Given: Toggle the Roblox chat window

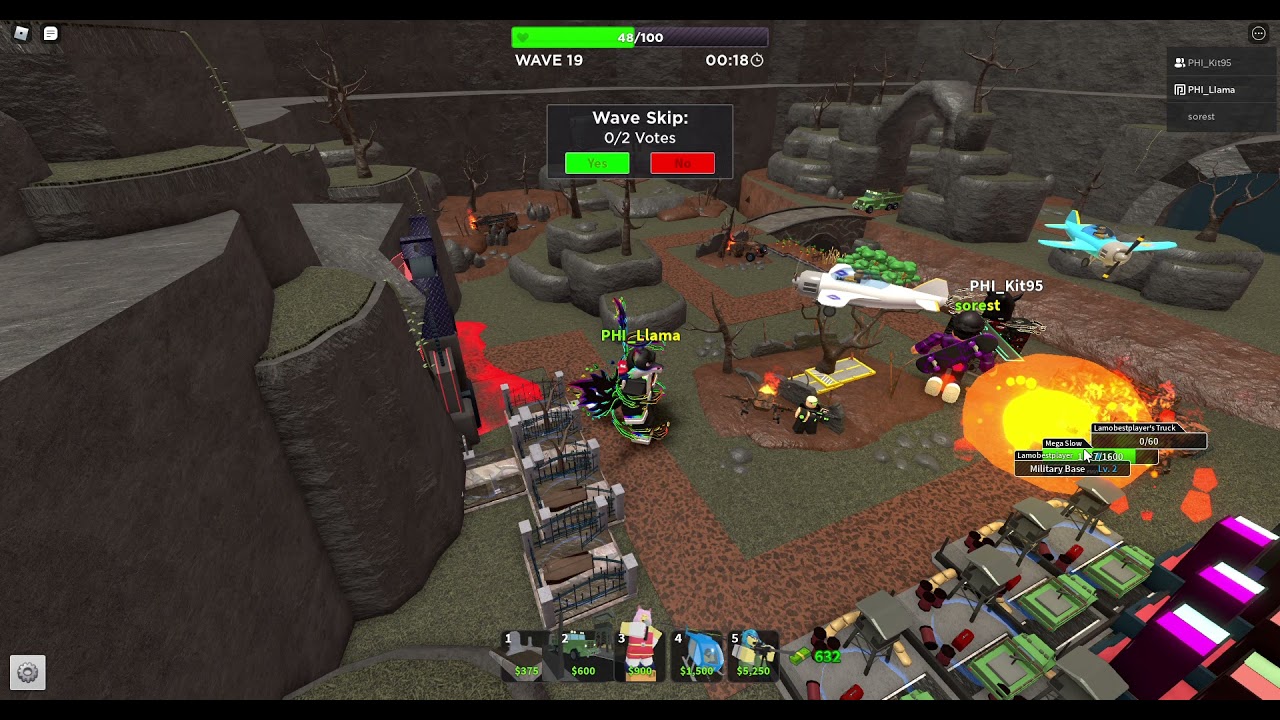Looking at the screenshot, I should tap(50, 34).
